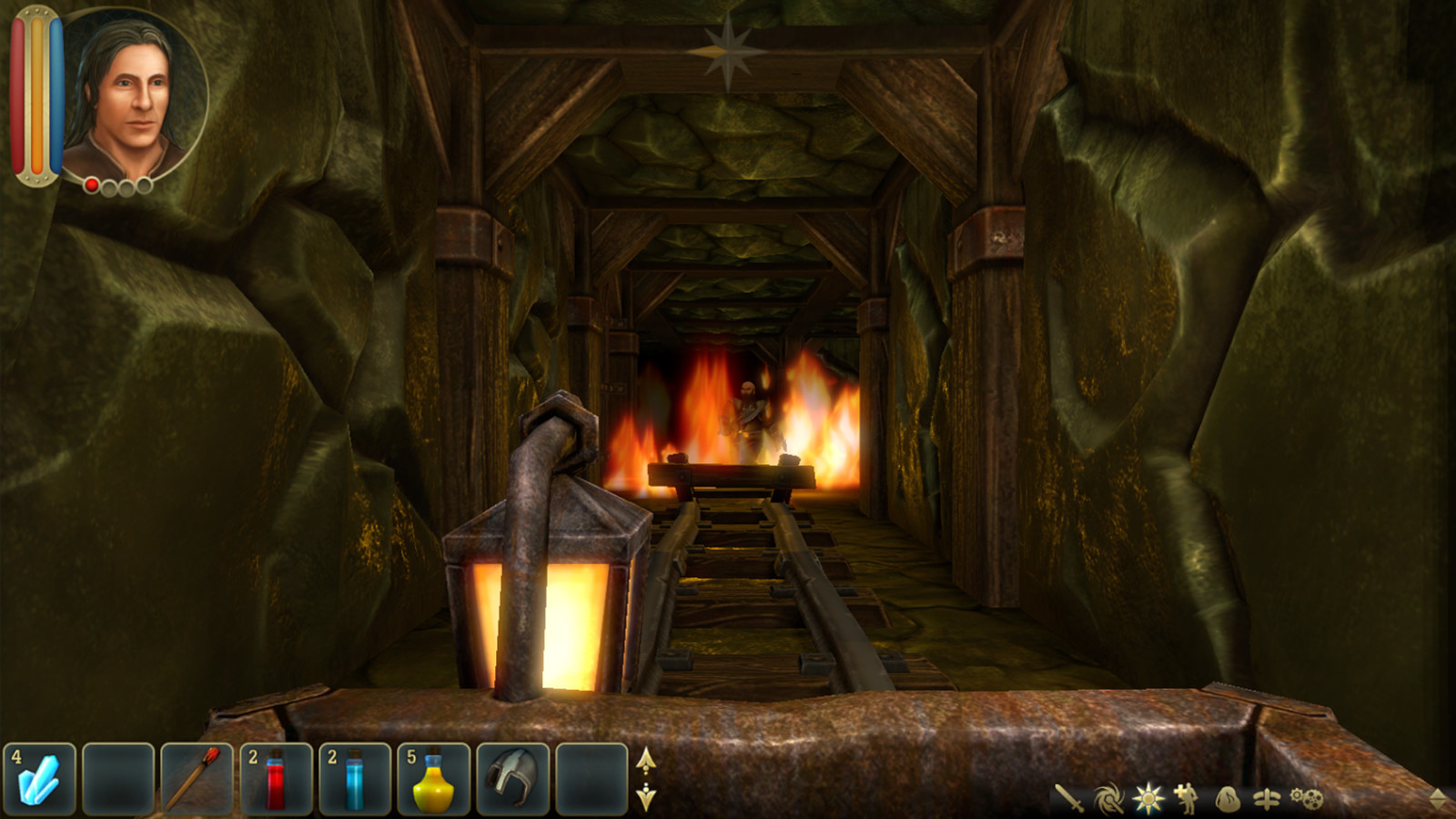The height and width of the screenshot is (819, 1456).
Task: Select the yellow flask with 5 charges
Action: pyautogui.click(x=435, y=781)
